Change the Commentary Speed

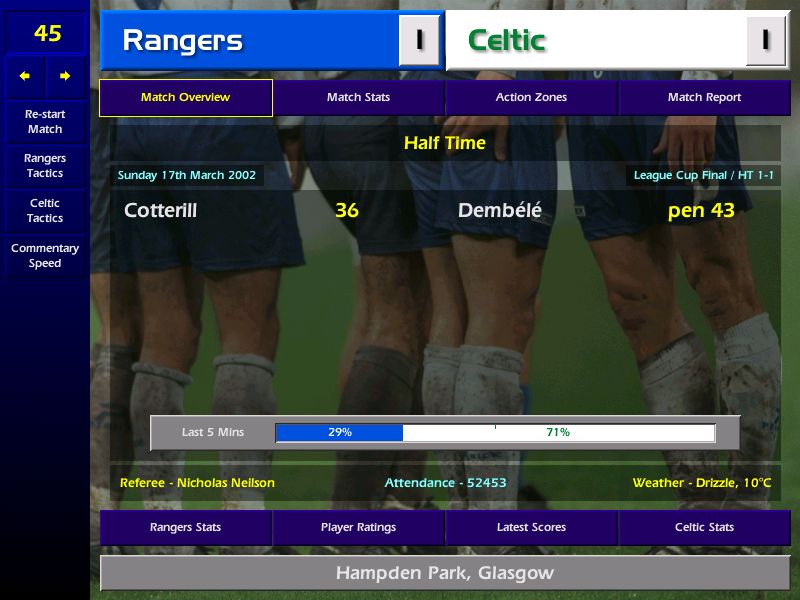tap(45, 256)
